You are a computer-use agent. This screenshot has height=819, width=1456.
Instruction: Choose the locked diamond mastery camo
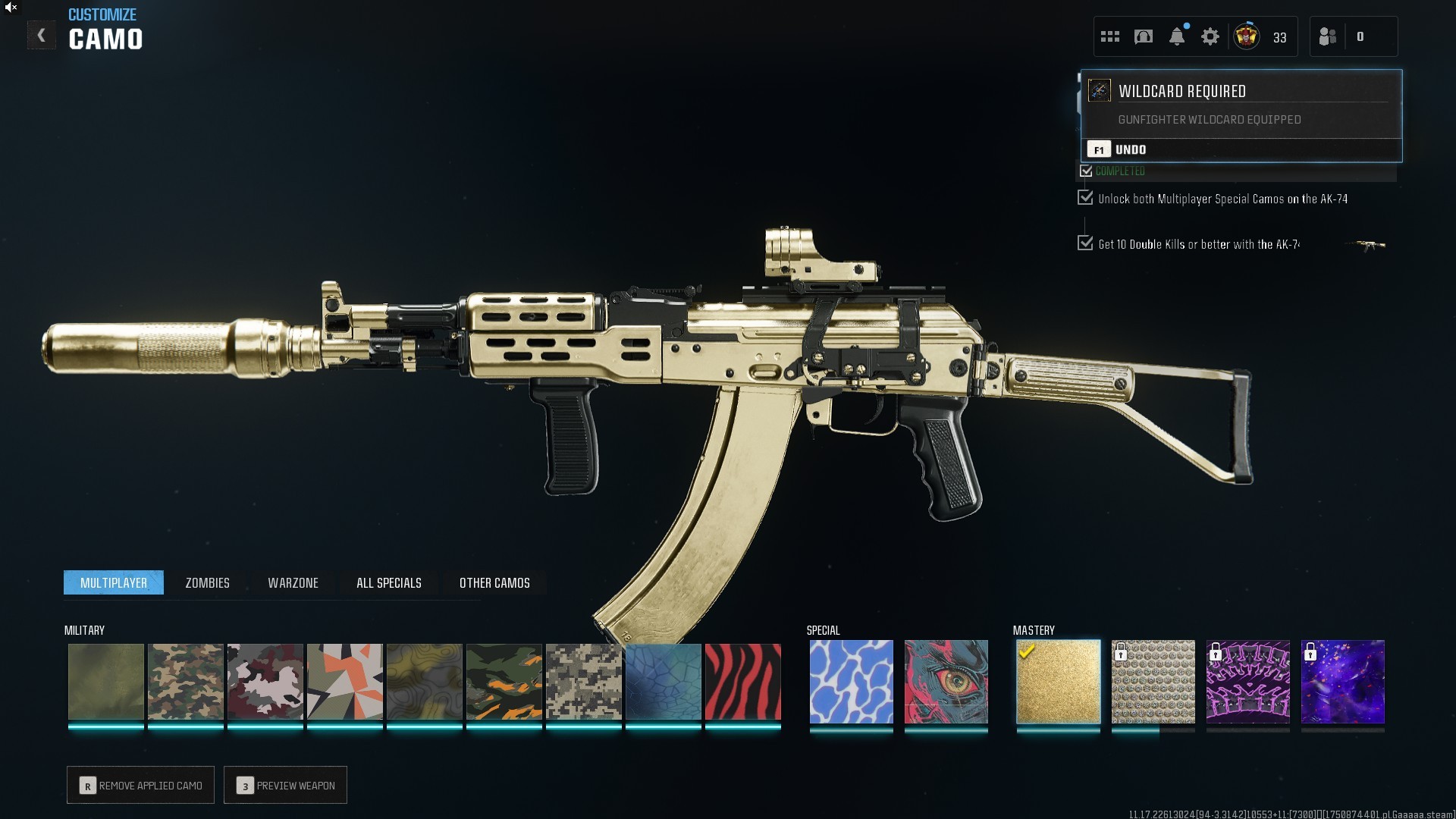click(1153, 682)
